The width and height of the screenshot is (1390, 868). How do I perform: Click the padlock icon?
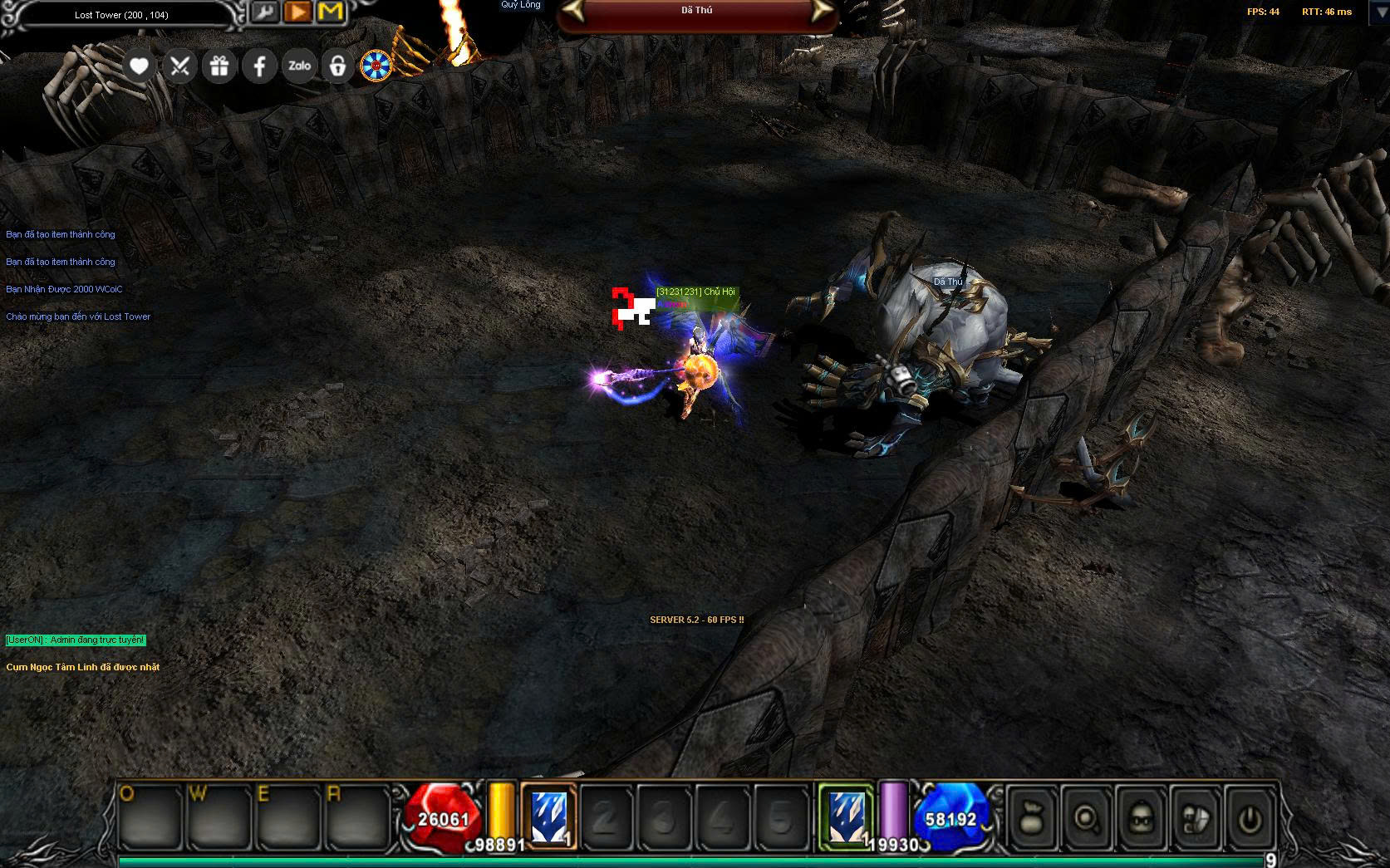point(337,66)
